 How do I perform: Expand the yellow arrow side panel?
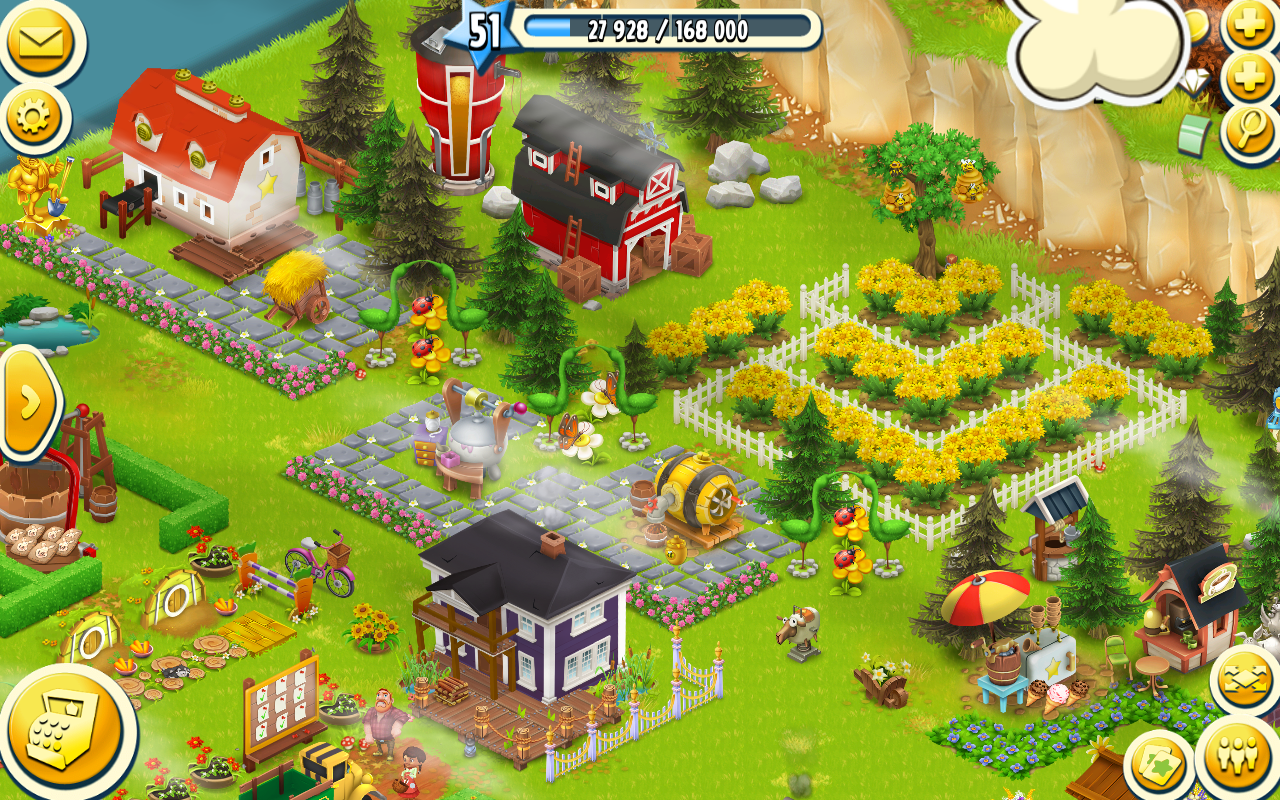coord(28,401)
